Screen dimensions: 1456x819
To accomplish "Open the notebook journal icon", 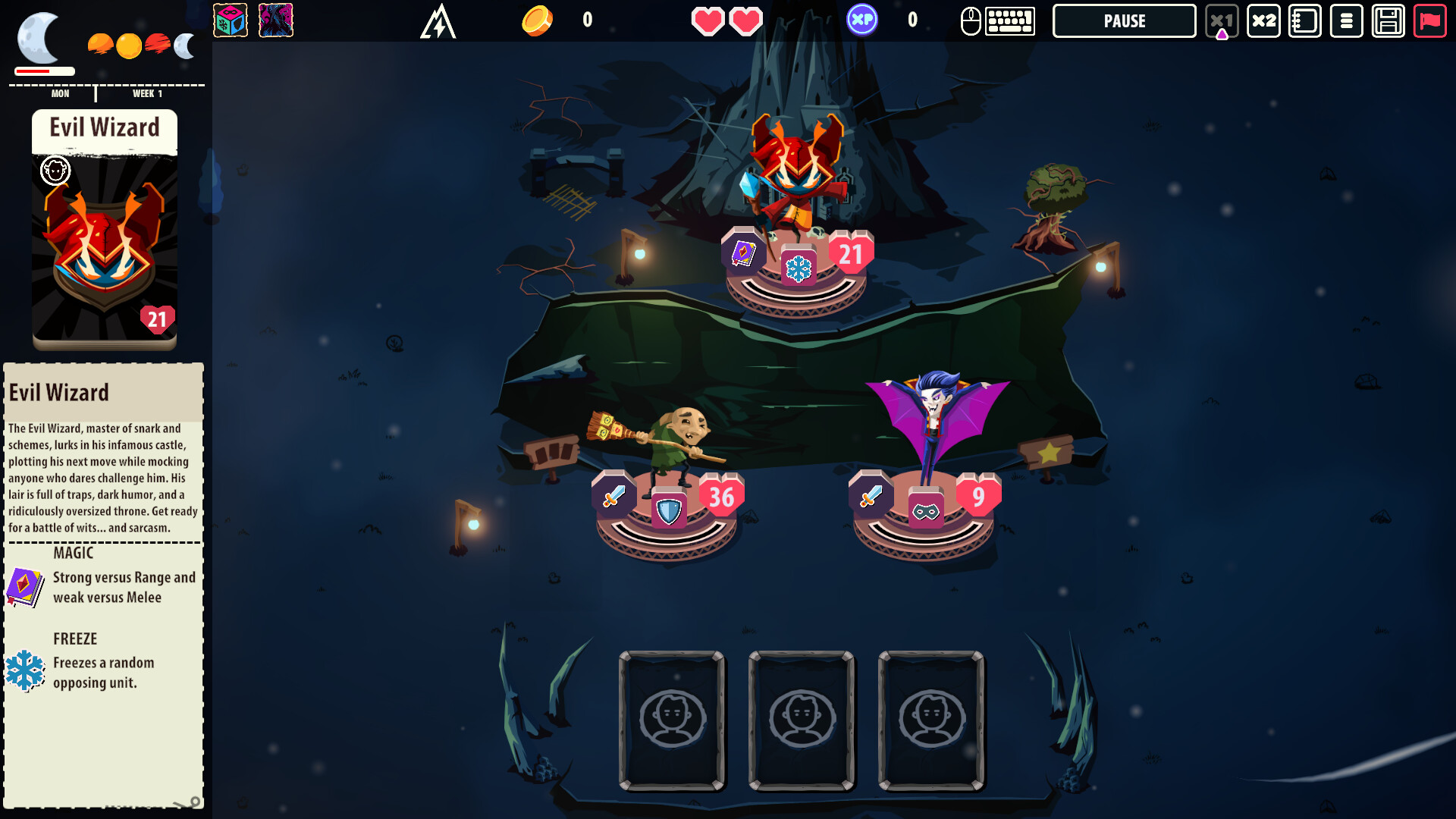I will click(1304, 21).
